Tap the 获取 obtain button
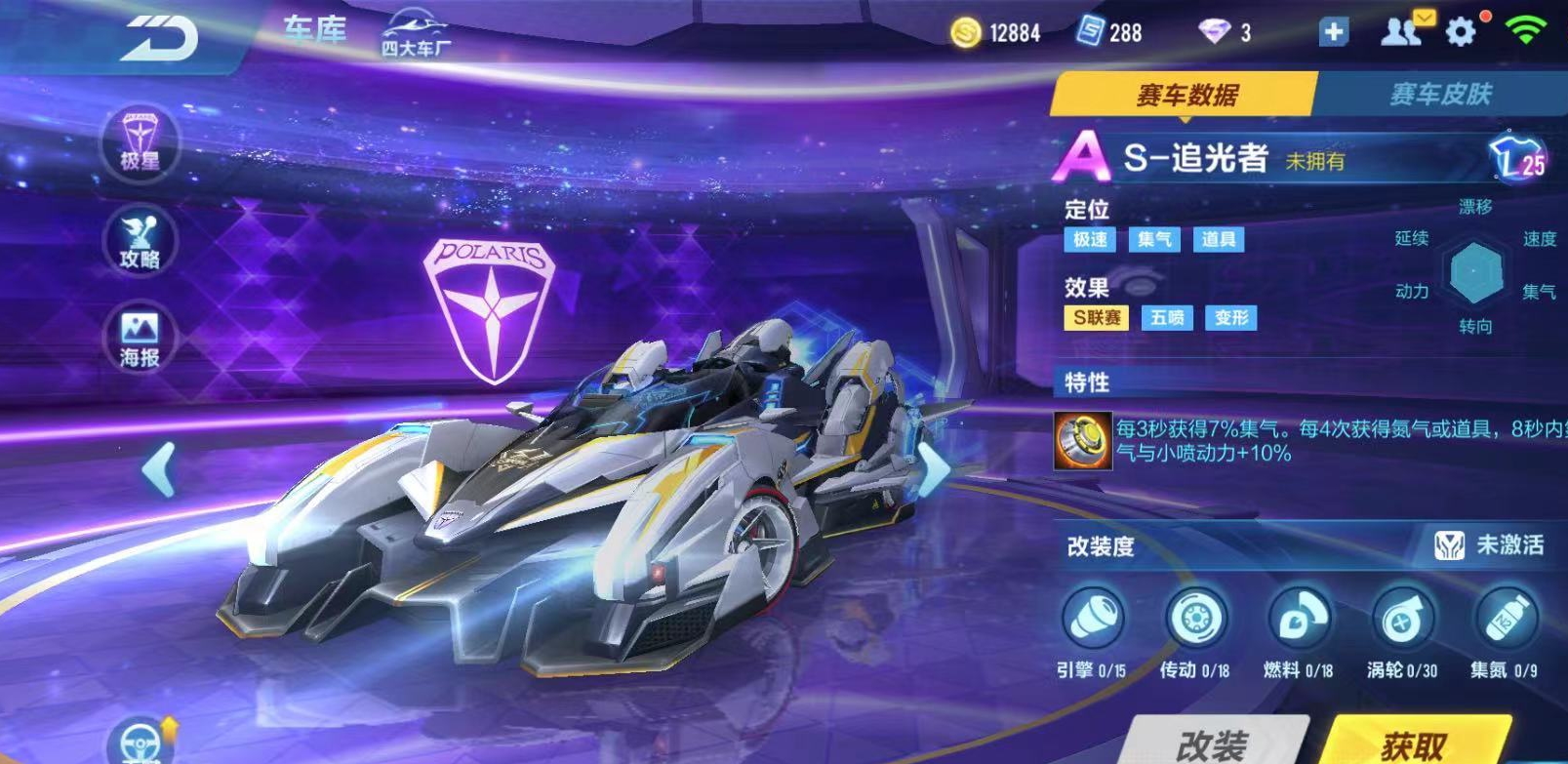The height and width of the screenshot is (764, 1568). (1414, 744)
